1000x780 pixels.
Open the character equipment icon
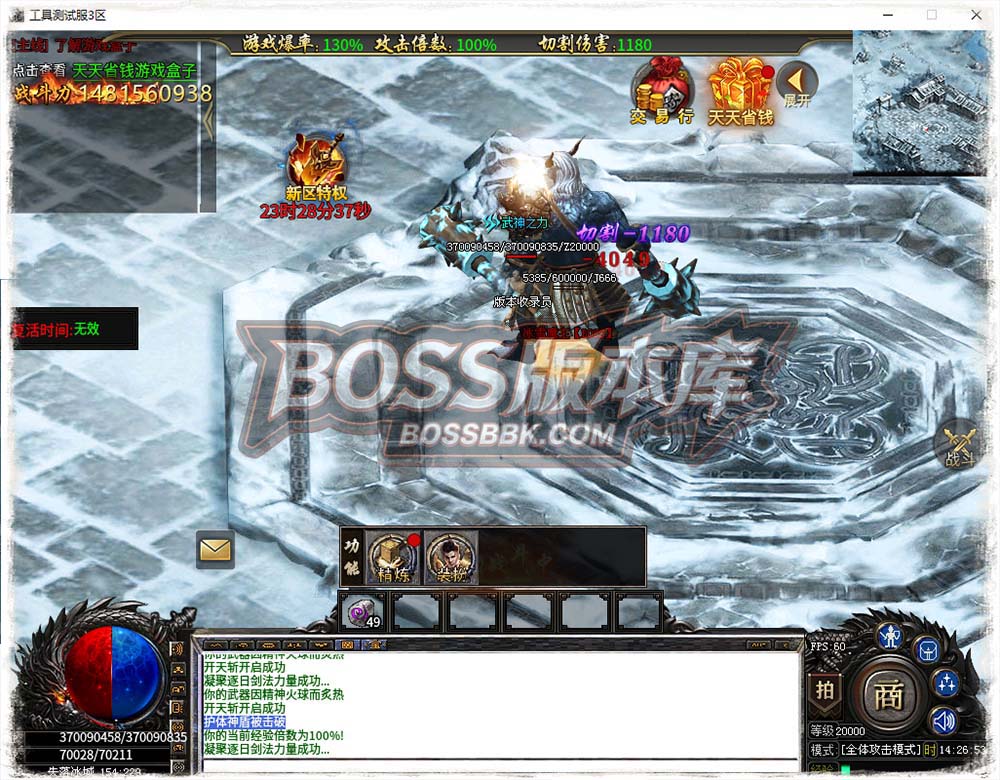(x=889, y=635)
